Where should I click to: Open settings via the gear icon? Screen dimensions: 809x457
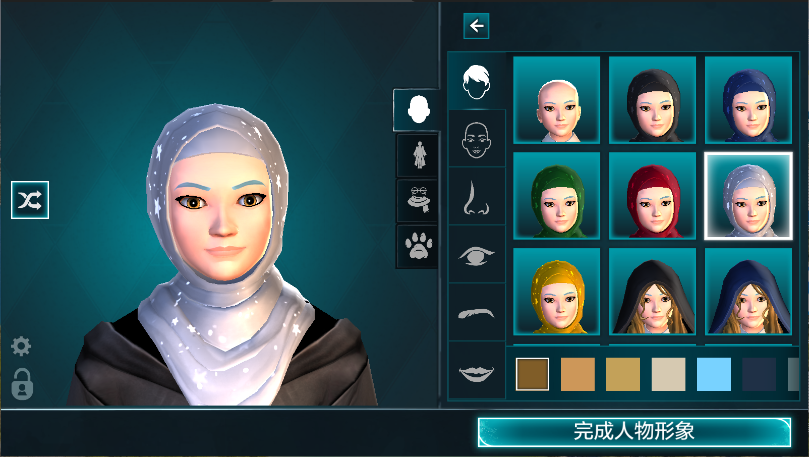(x=21, y=347)
